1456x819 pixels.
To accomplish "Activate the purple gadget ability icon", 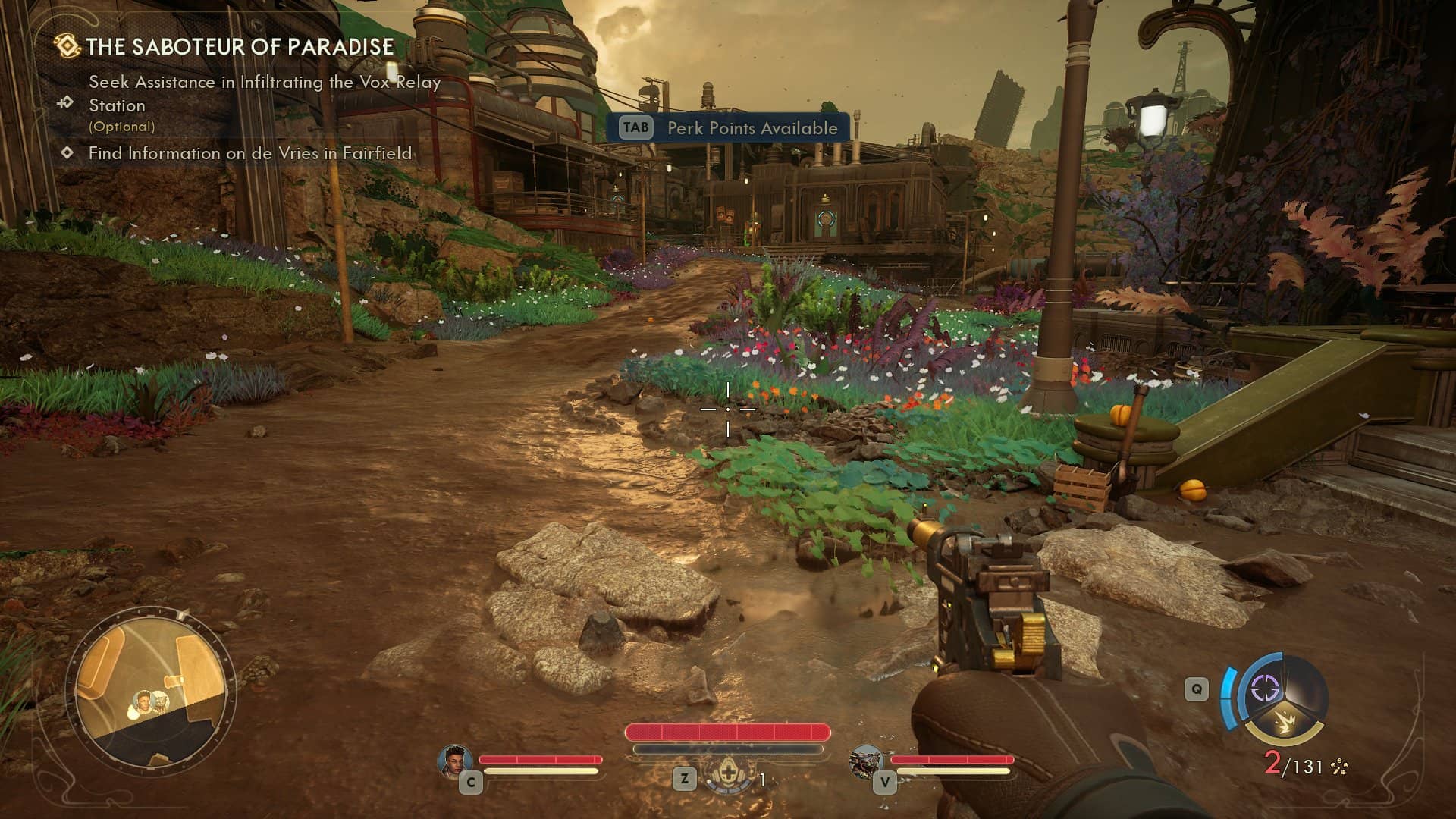I will (x=1264, y=689).
